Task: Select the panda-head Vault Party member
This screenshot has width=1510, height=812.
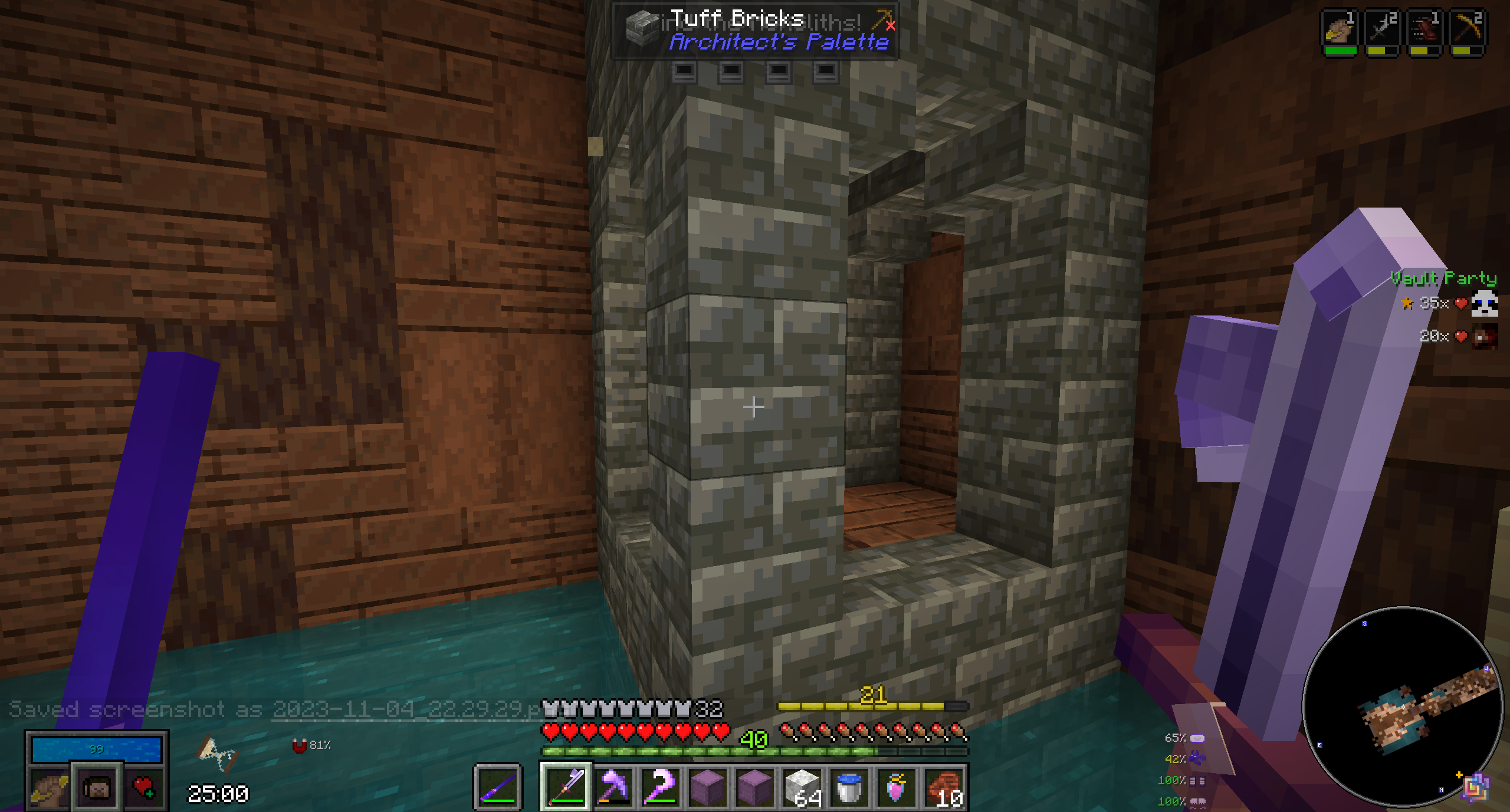Action: tap(1483, 304)
